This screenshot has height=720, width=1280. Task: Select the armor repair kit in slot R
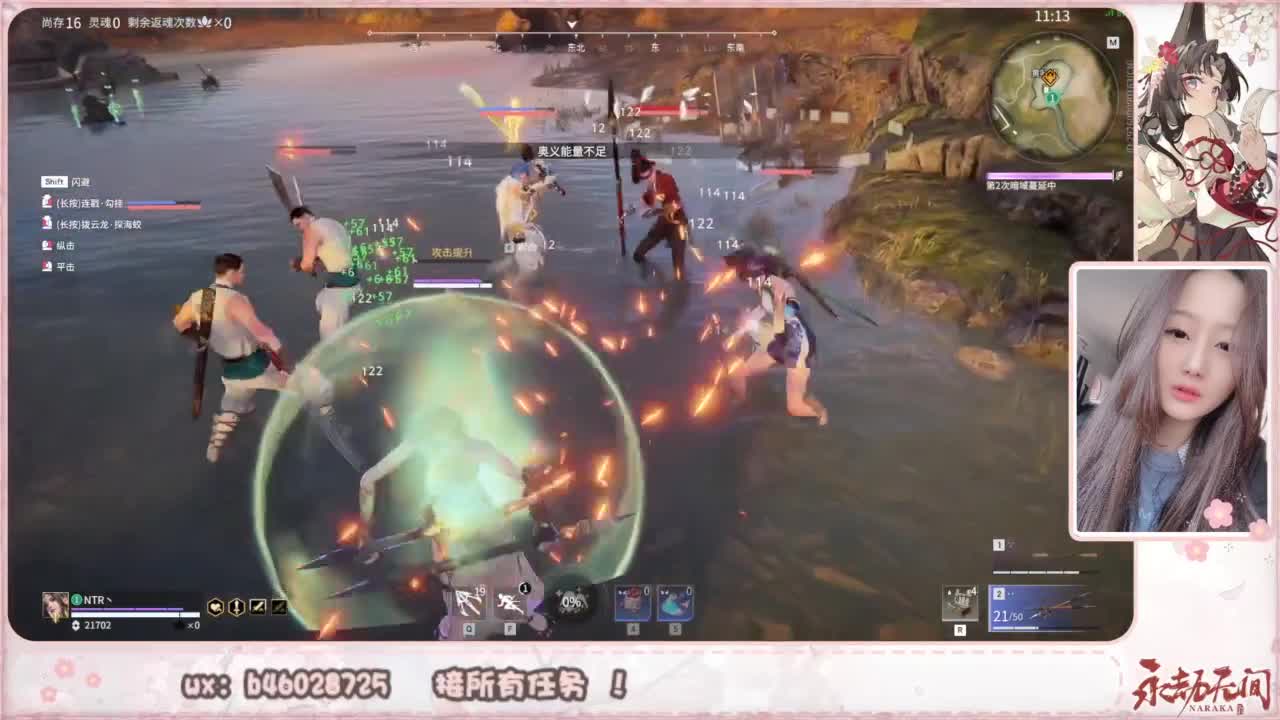[x=960, y=601]
